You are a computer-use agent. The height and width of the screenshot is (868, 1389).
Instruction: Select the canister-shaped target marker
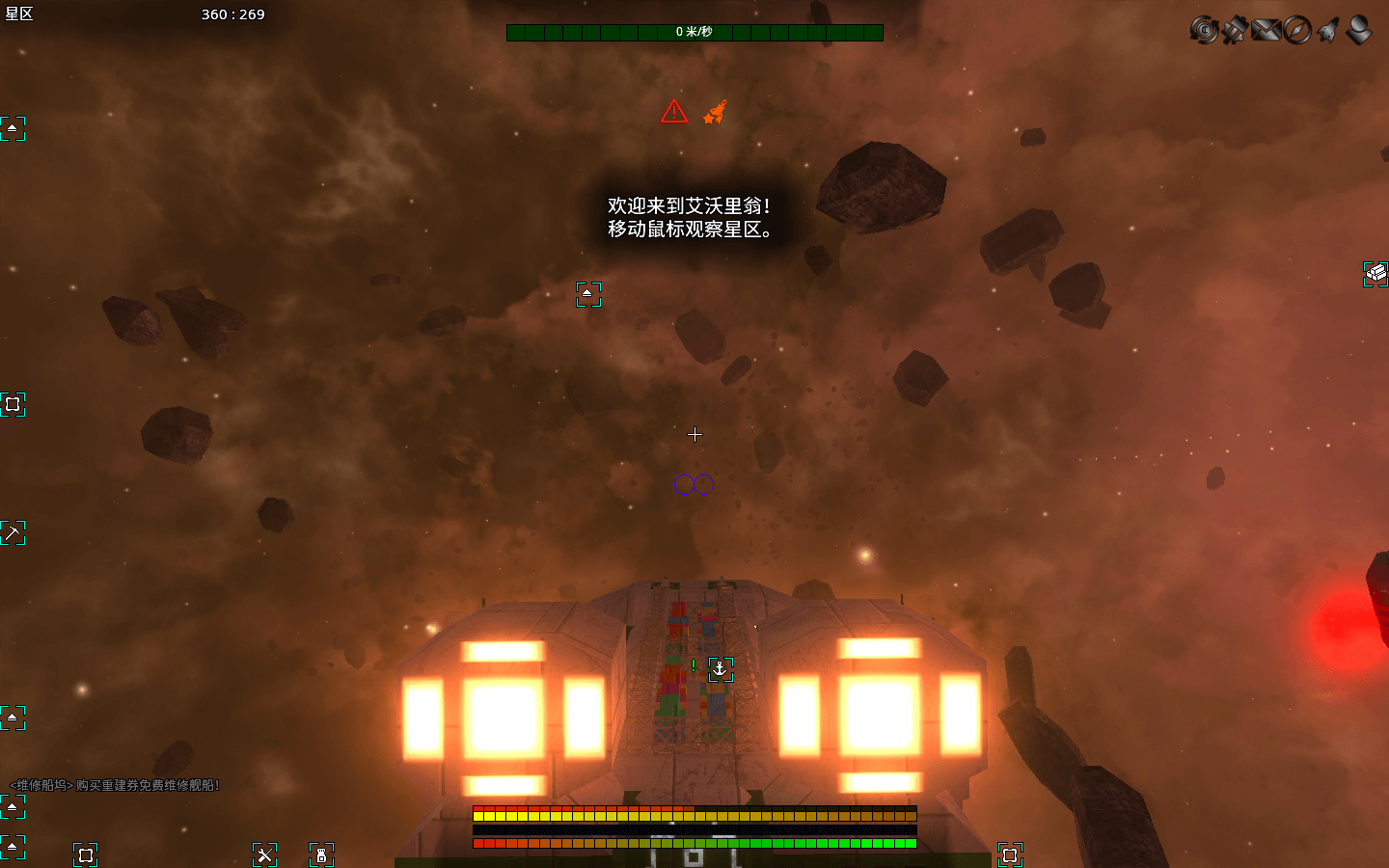coord(321,854)
